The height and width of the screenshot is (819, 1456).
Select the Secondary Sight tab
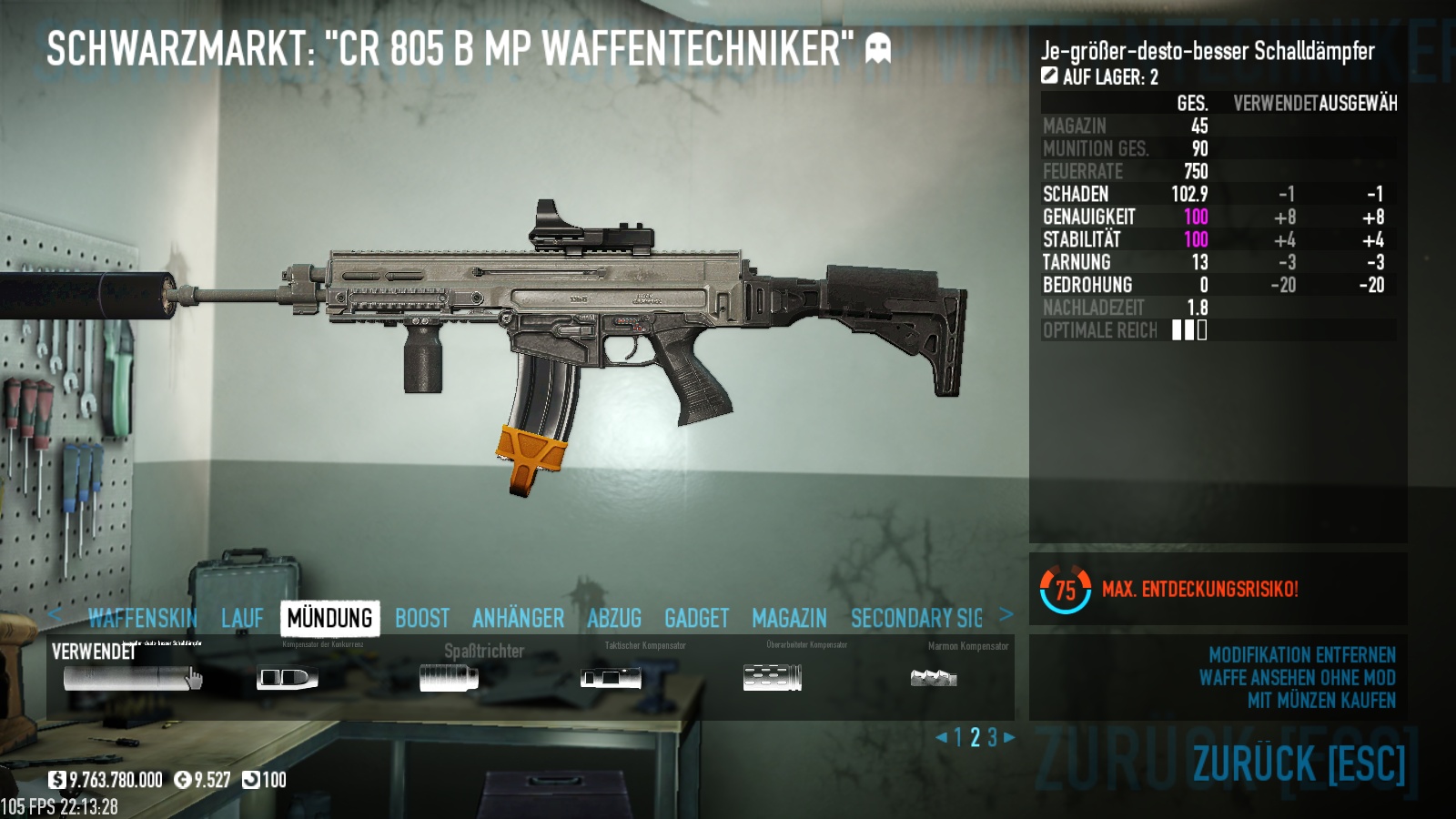916,619
